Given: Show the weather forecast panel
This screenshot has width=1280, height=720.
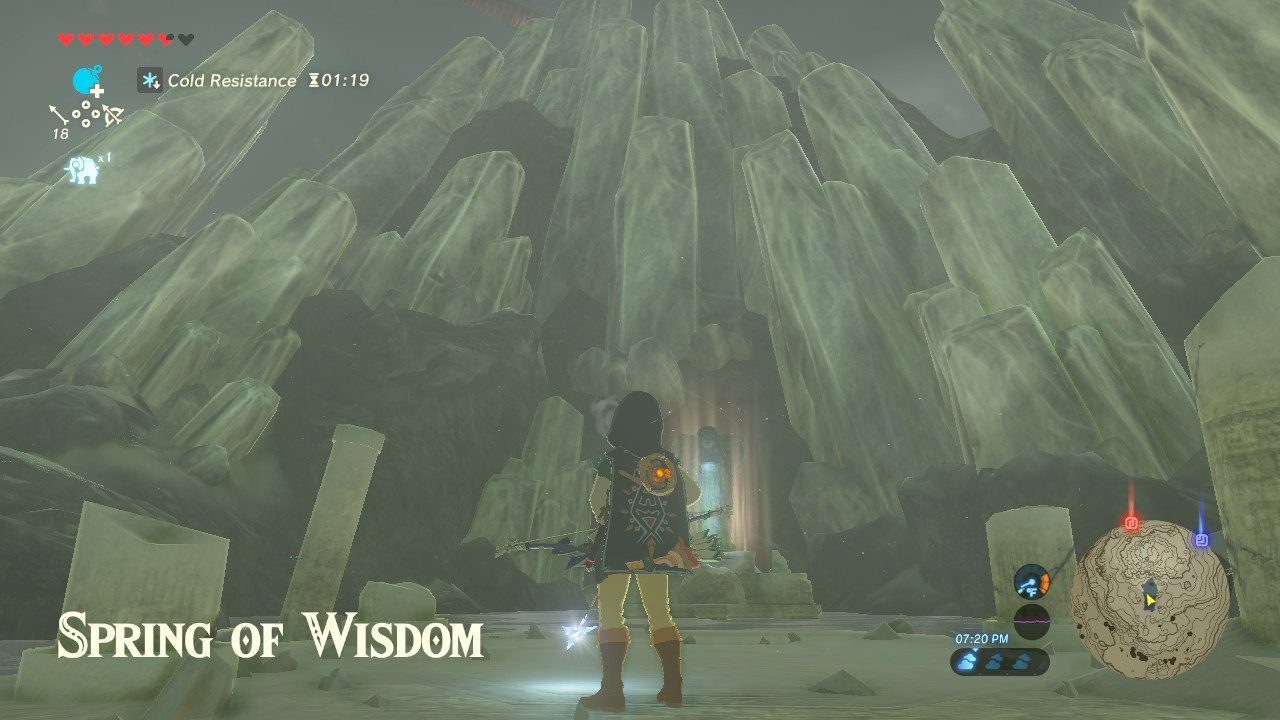Looking at the screenshot, I should click(x=1000, y=661).
